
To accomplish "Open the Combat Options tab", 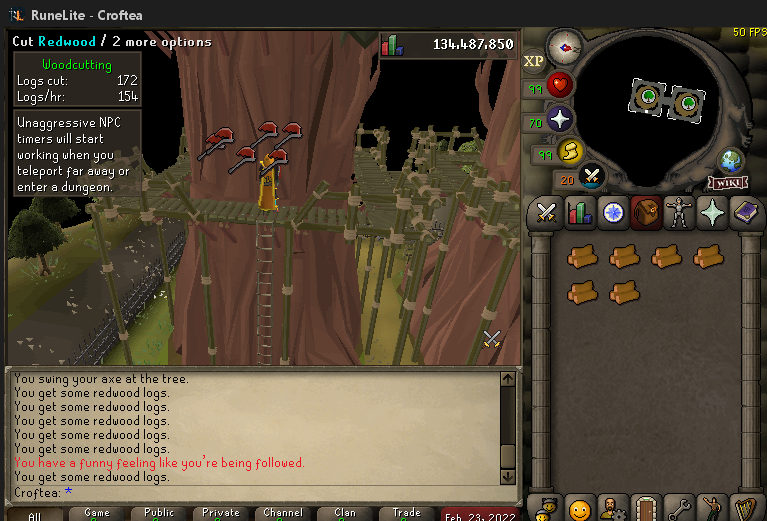I will tap(546, 212).
